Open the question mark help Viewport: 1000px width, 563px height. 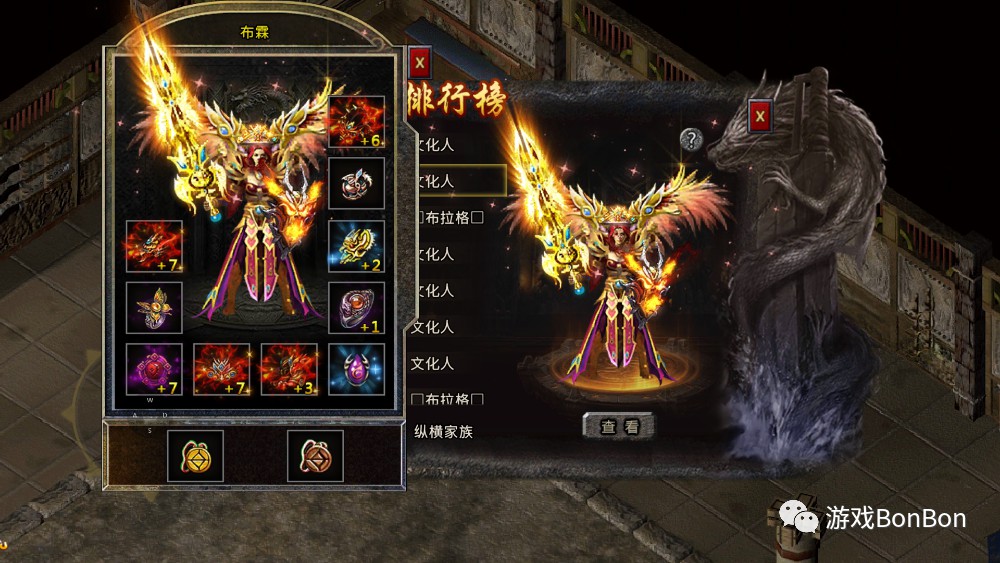pyautogui.click(x=691, y=139)
